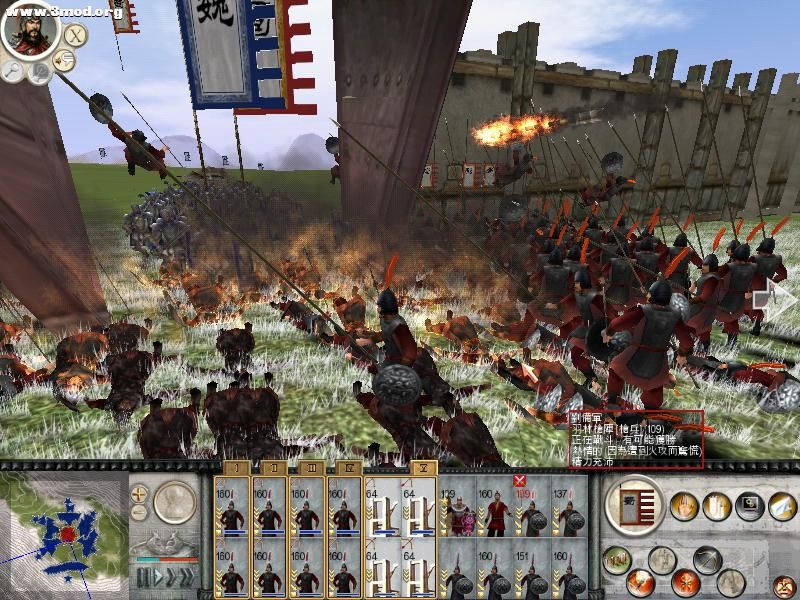Toggle fire at will crossbow button
Viewport: 800px width, 600px height.
click(x=708, y=559)
